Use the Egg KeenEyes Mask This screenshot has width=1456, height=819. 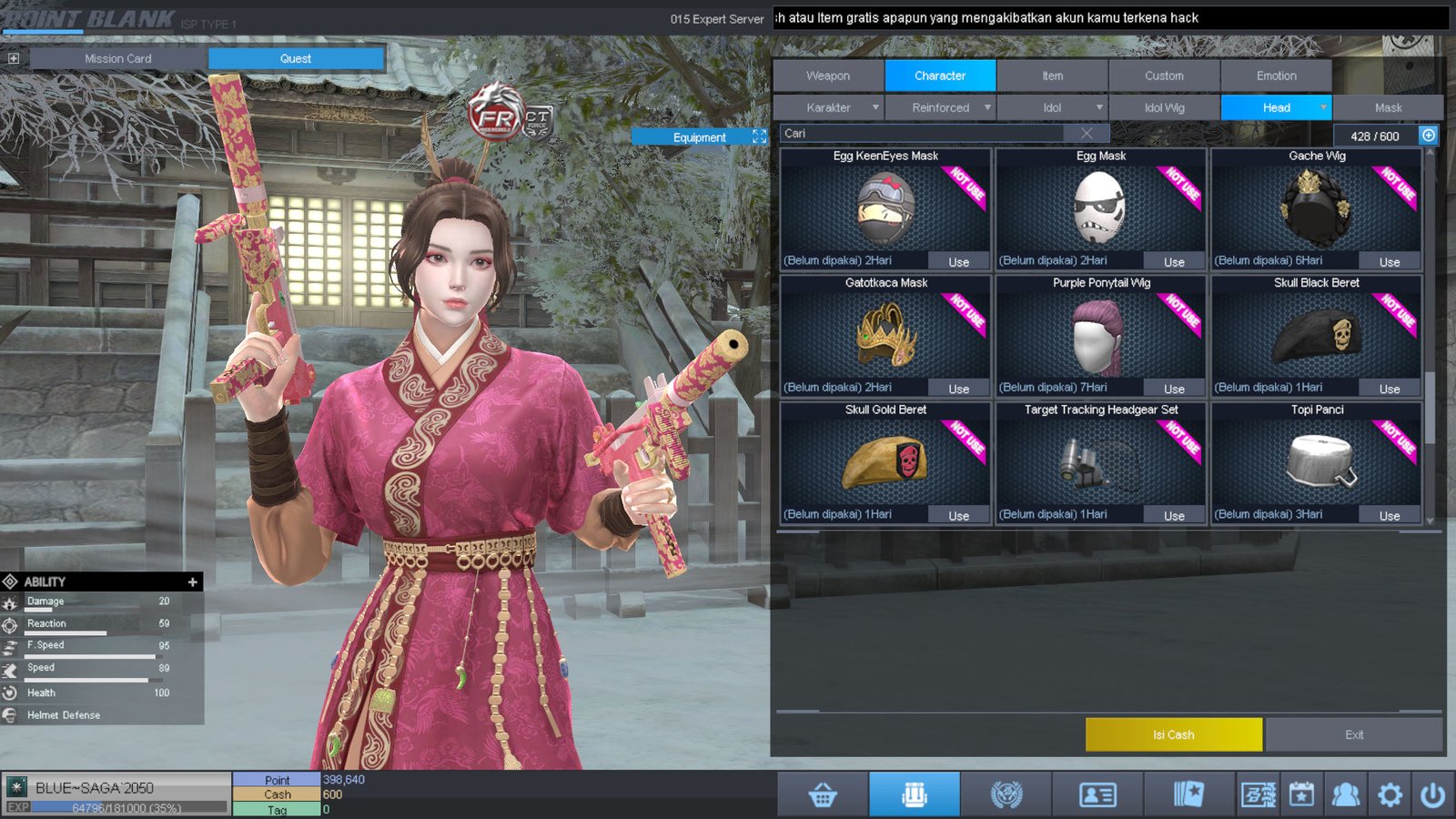coord(958,262)
